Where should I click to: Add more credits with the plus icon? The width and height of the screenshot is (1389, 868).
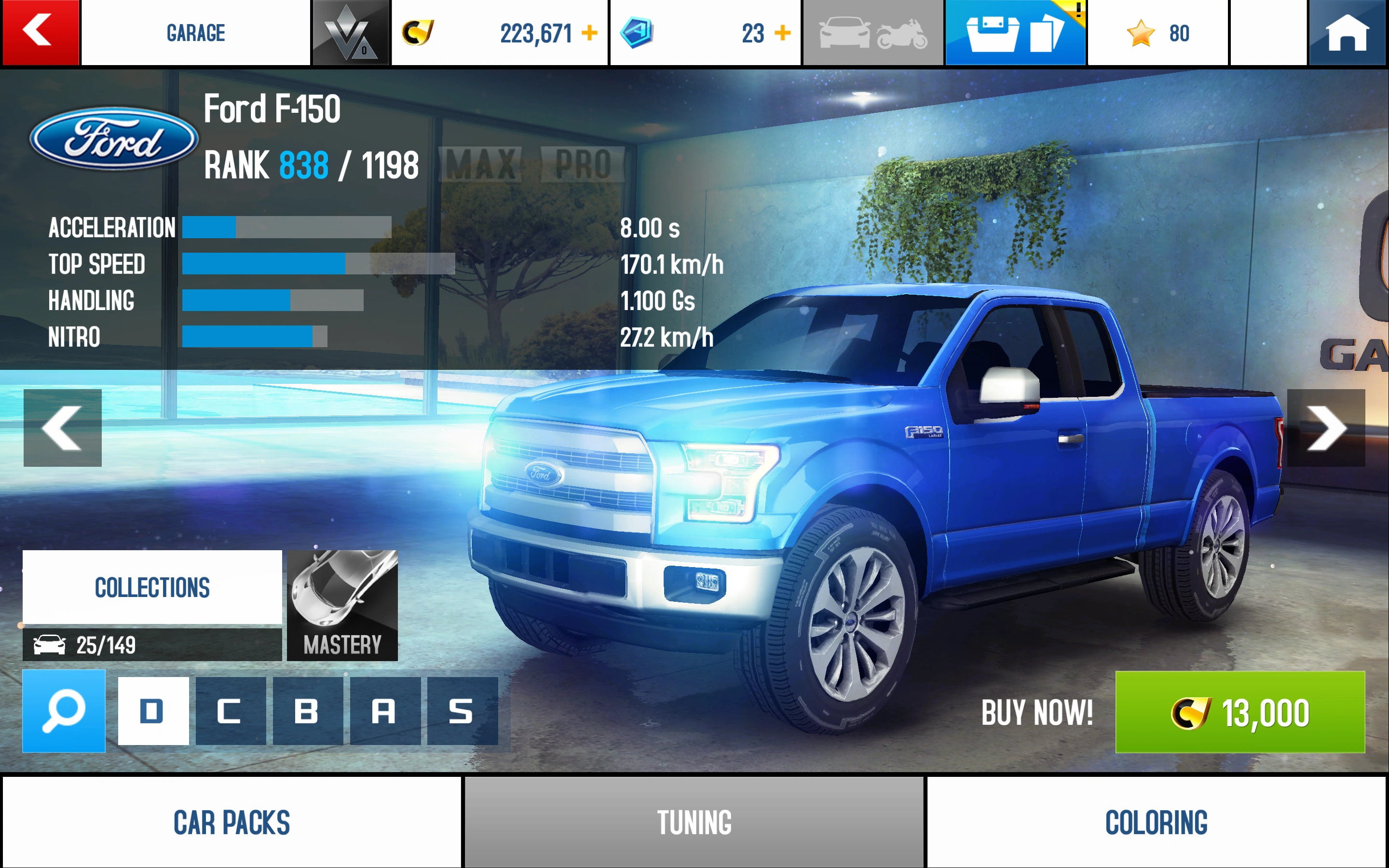tap(589, 33)
